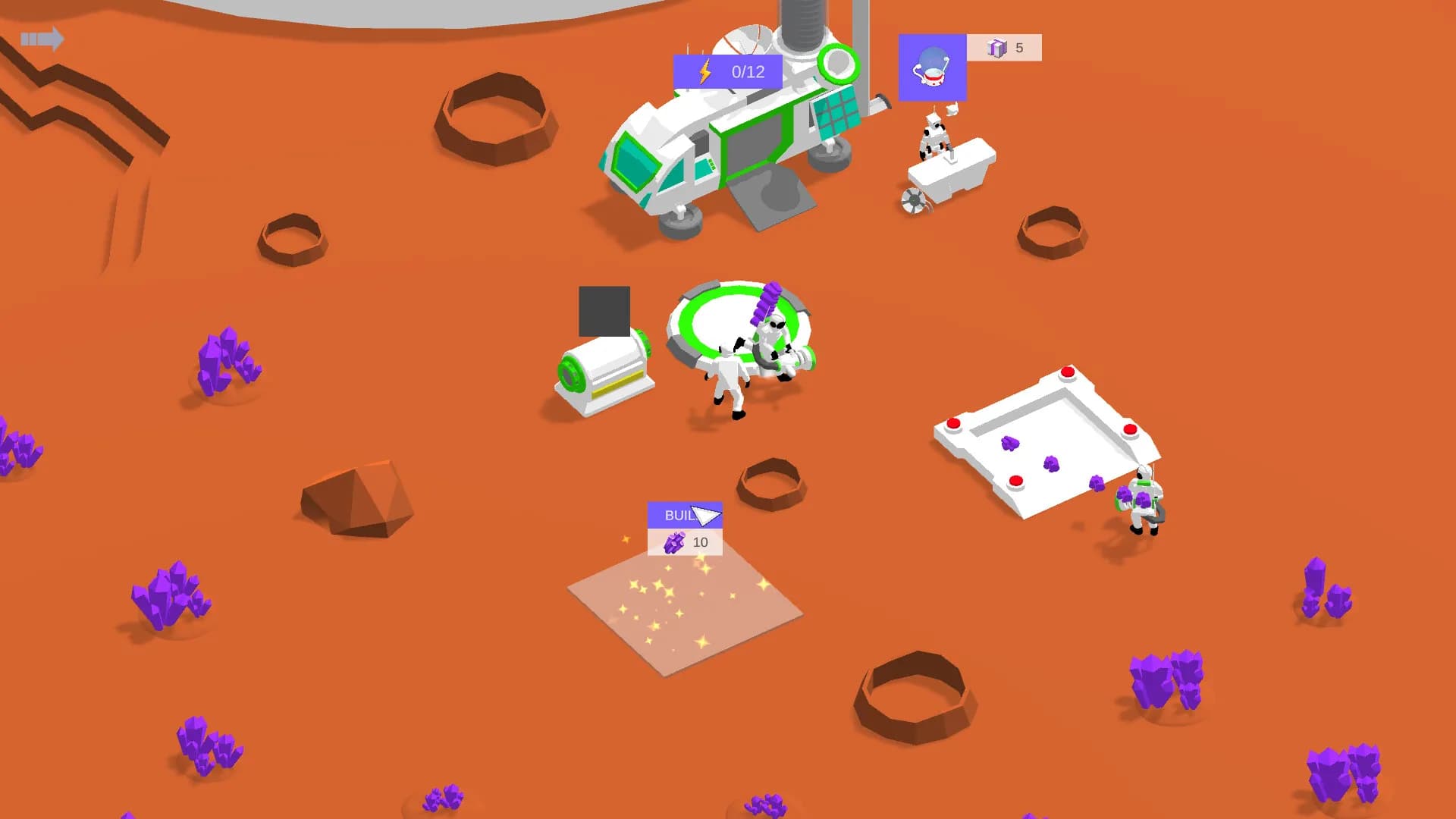Click the gray arrow icon in top-left corner

[43, 39]
